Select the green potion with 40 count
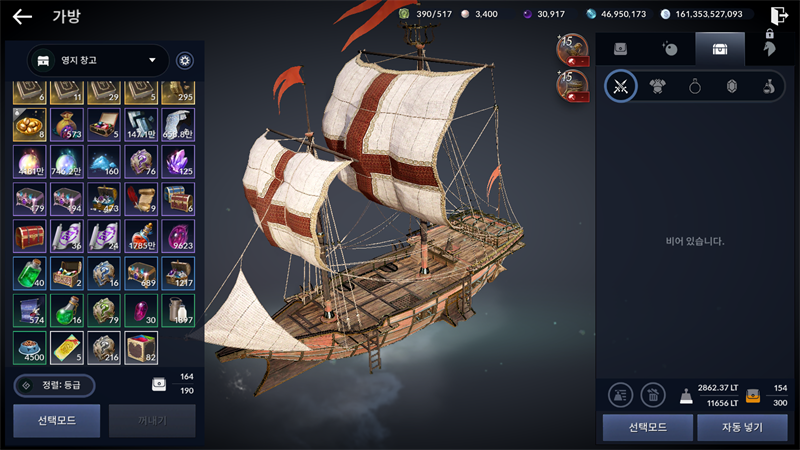Image resolution: width=800 pixels, height=450 pixels. [31, 273]
